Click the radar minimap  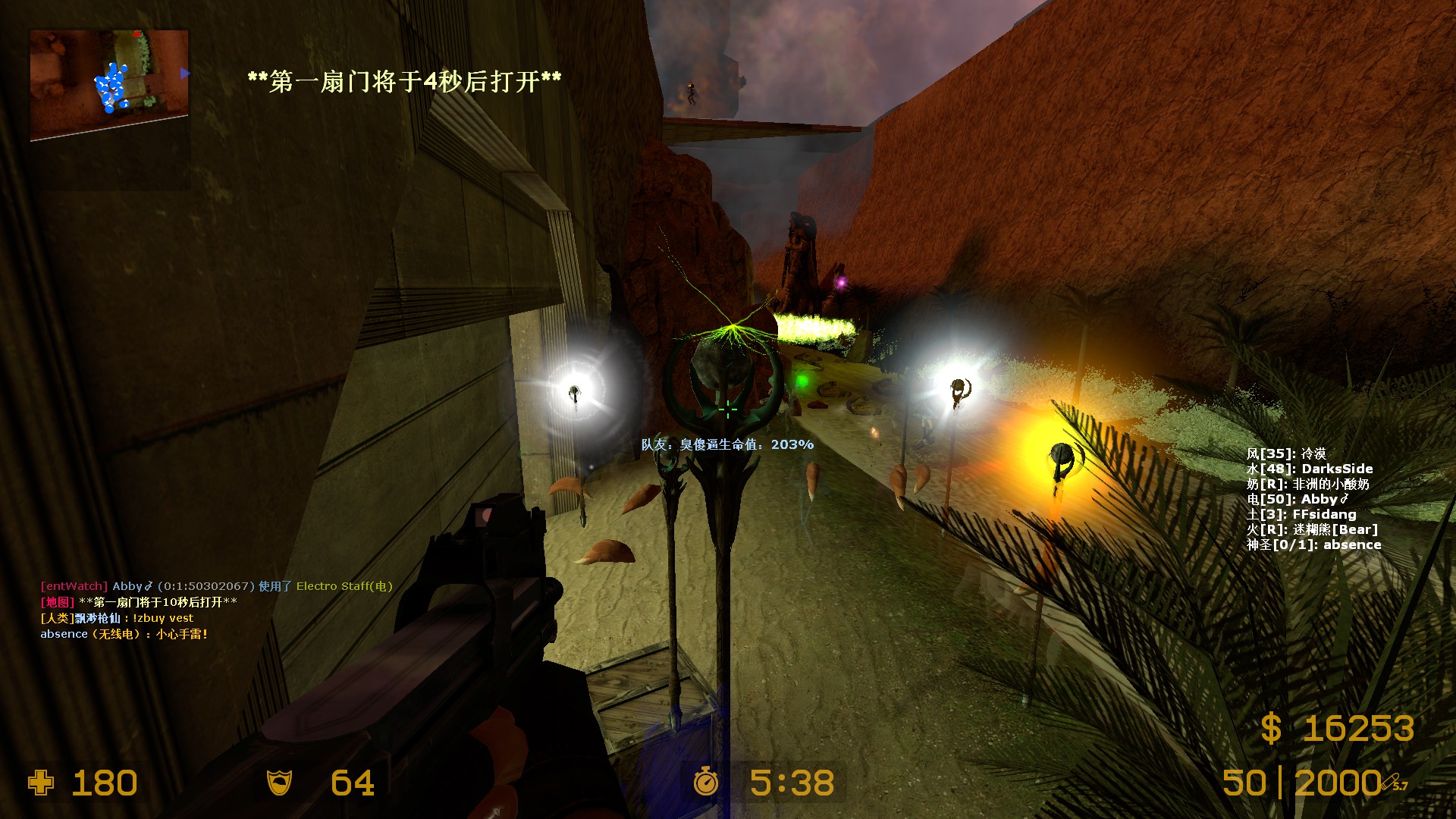109,85
